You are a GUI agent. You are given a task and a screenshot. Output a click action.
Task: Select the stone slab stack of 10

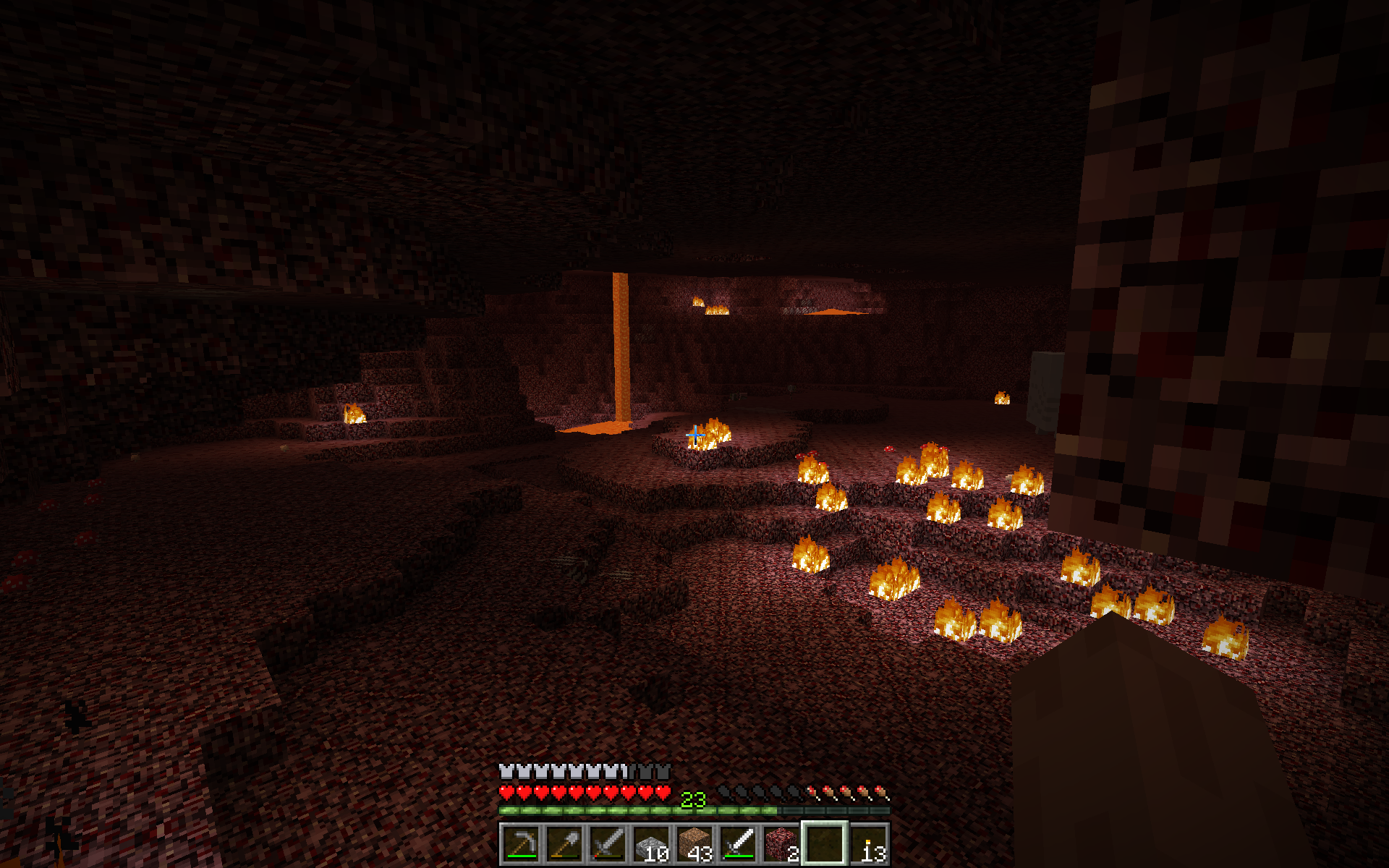651,843
